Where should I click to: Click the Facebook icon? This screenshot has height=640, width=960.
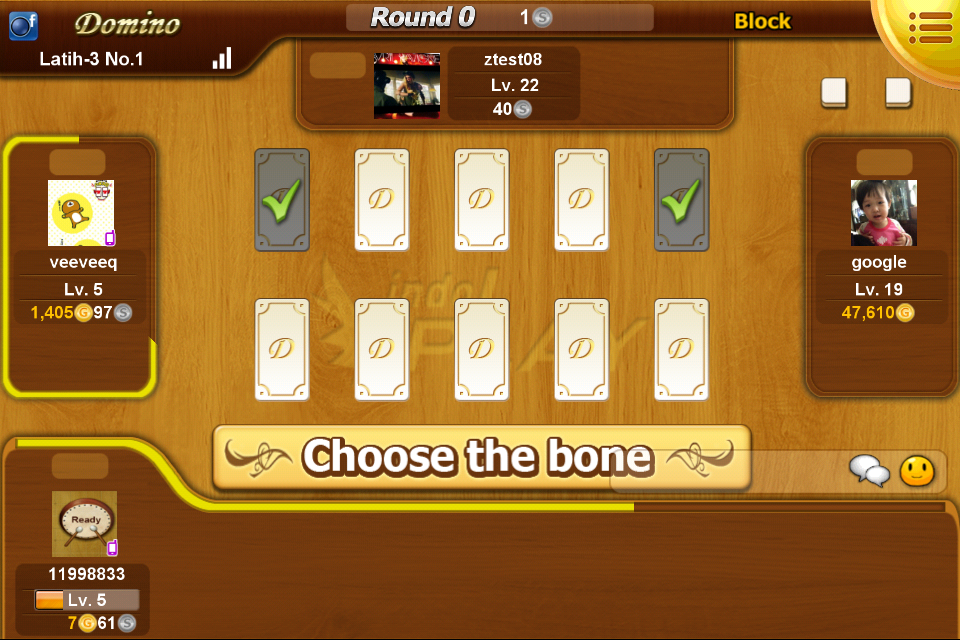pyautogui.click(x=23, y=25)
